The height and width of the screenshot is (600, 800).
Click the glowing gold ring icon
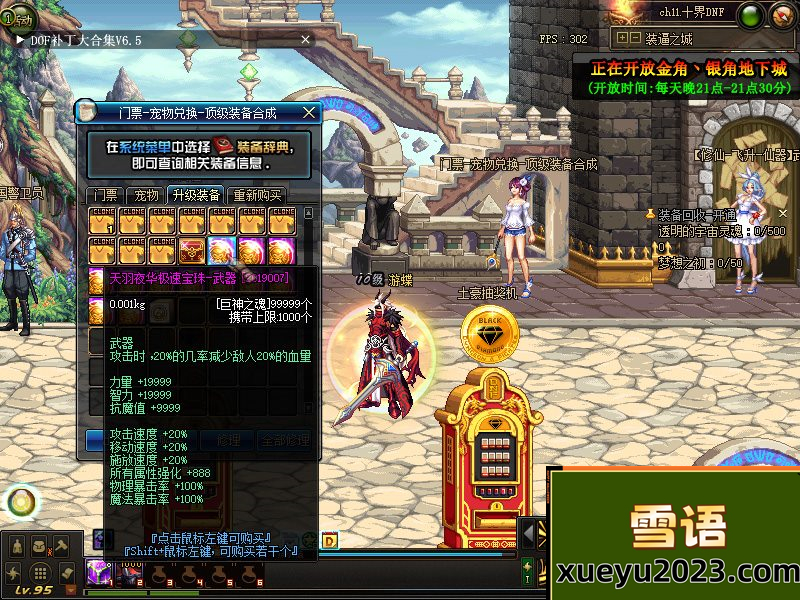[21, 500]
